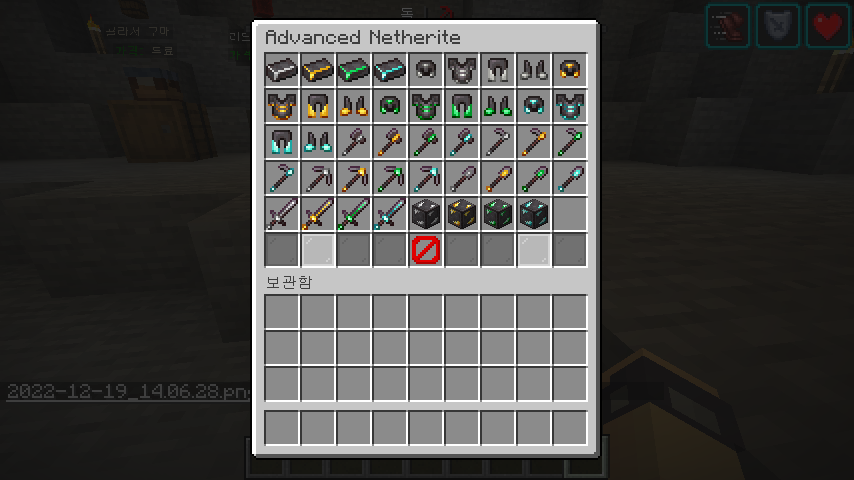Grab the gold-headed netherite axe
Screen dimensions: 854x480
[390, 142]
